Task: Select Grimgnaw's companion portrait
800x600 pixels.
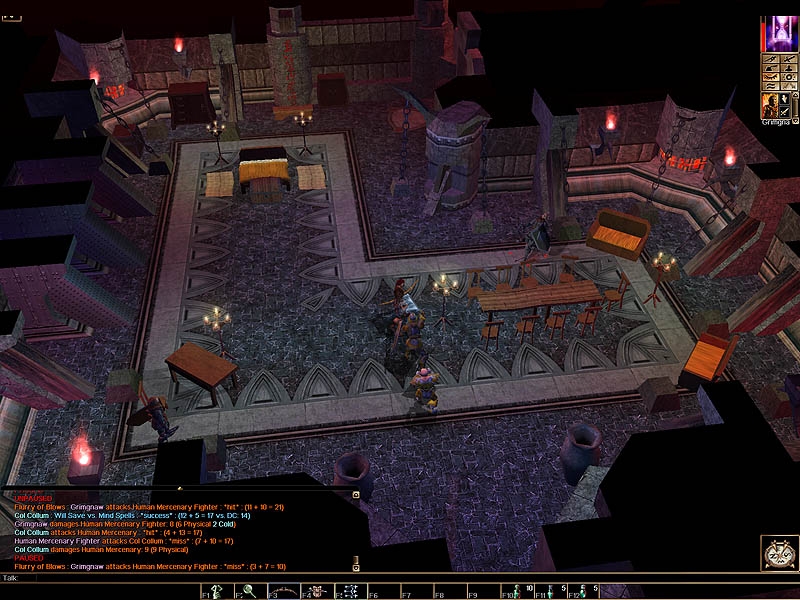Action: pos(770,106)
